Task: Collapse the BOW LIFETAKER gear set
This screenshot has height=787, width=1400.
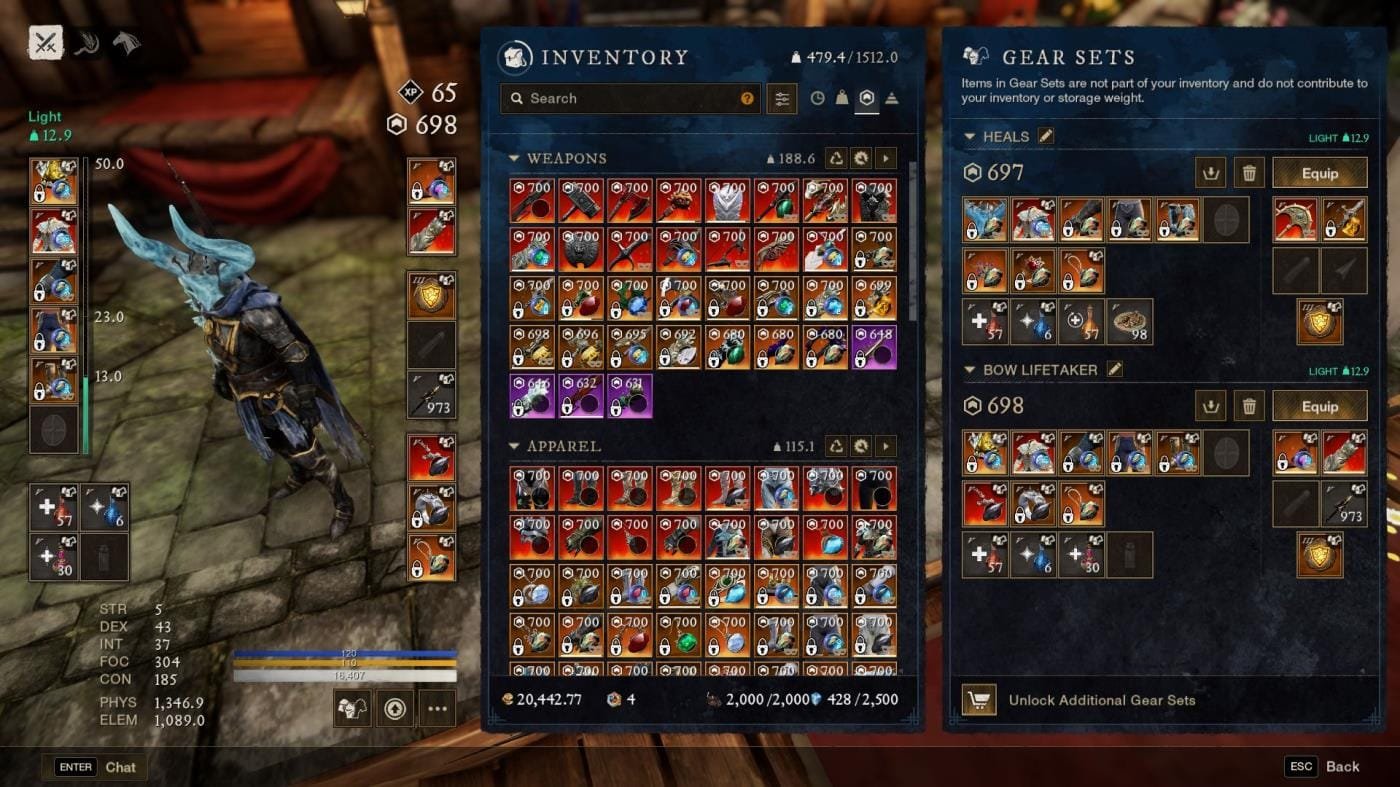Action: coord(969,370)
